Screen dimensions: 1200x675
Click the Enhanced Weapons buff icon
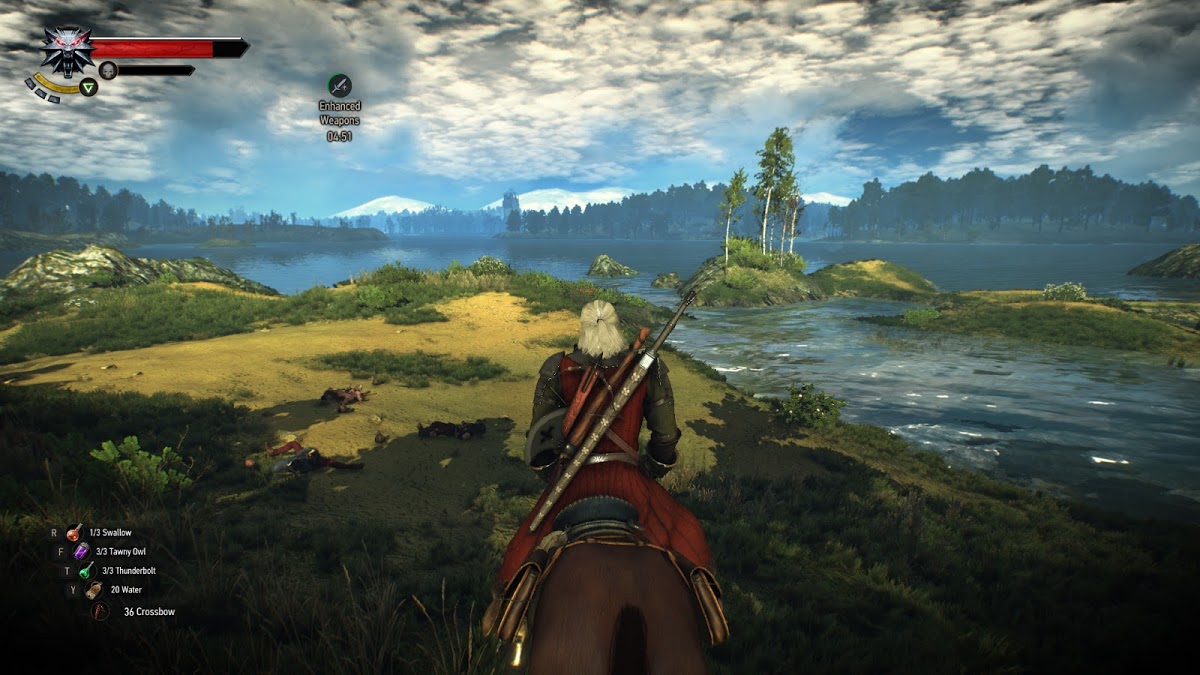[x=340, y=85]
